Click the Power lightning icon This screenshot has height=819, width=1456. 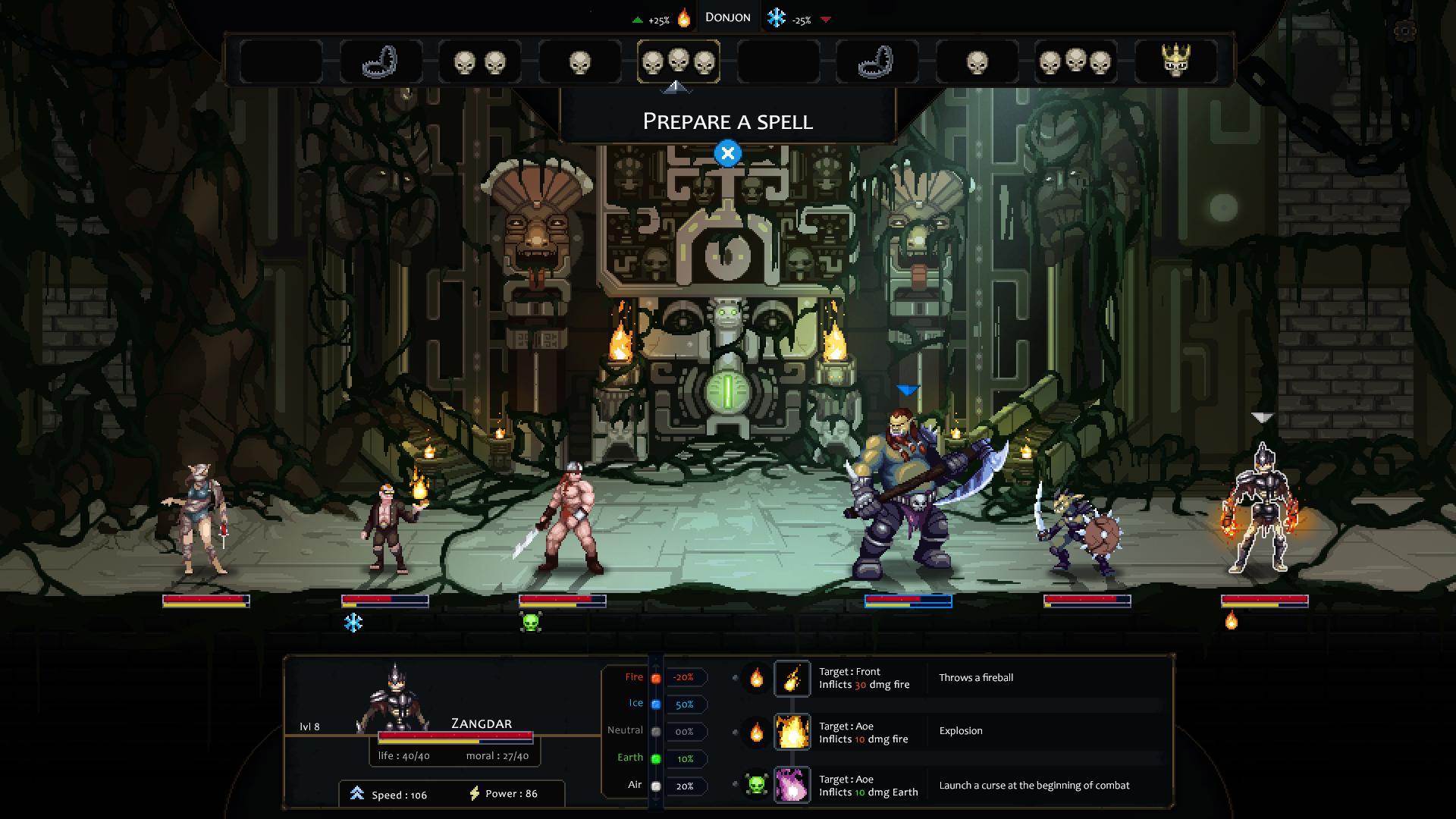pyautogui.click(x=475, y=793)
